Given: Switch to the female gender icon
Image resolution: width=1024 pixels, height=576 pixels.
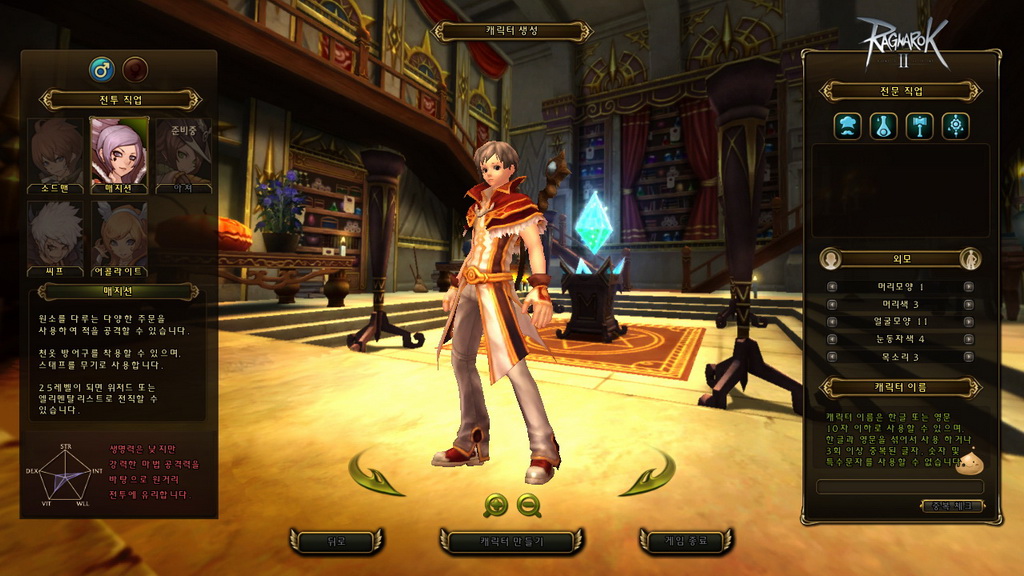Looking at the screenshot, I should 135,69.
